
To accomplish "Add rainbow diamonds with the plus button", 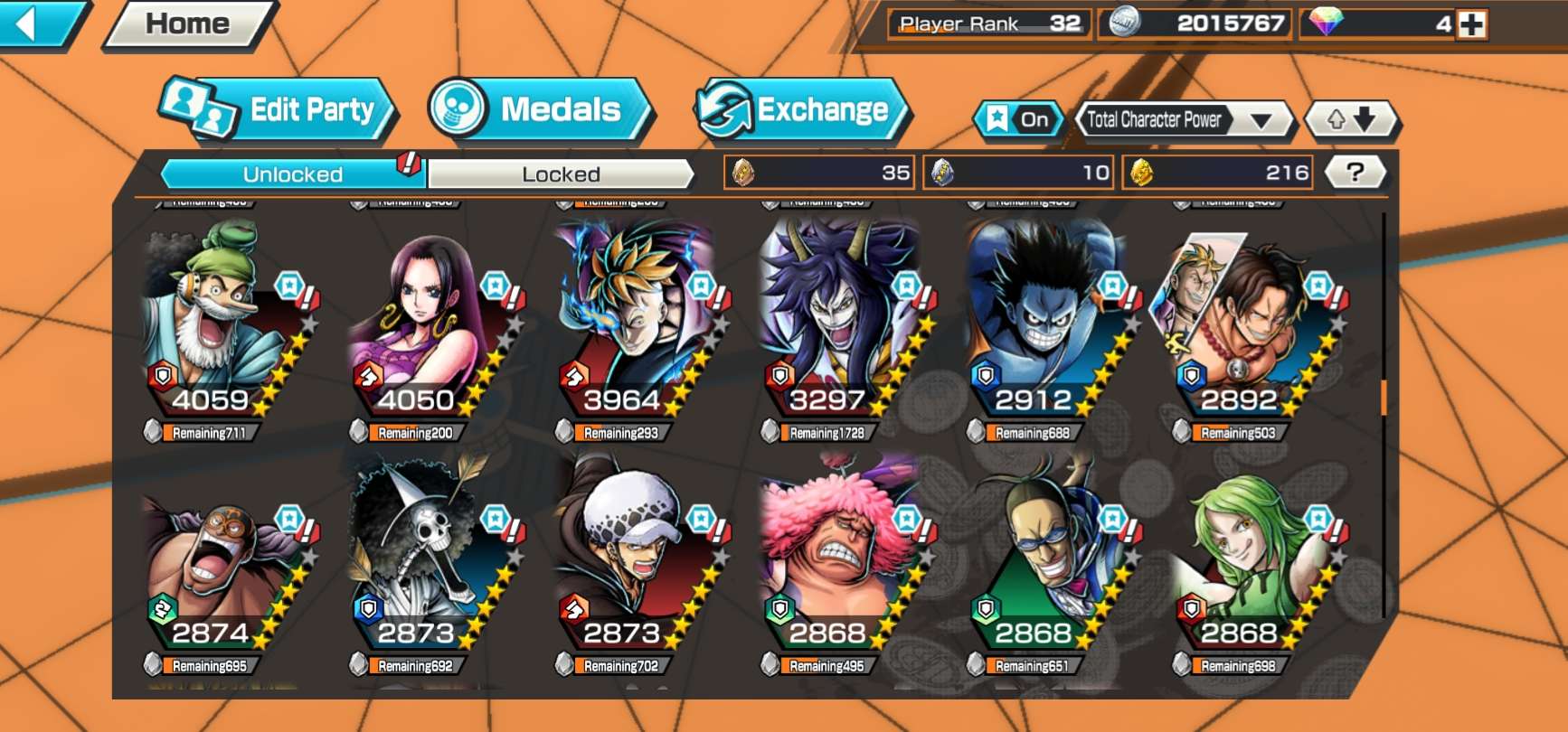I will (x=1472, y=24).
